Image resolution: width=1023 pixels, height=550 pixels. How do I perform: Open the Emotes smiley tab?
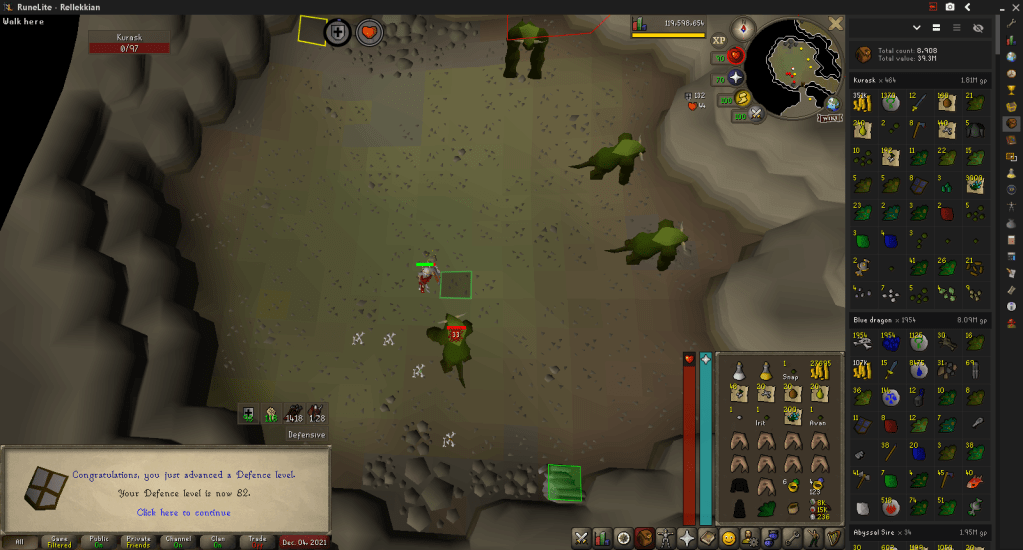[731, 538]
